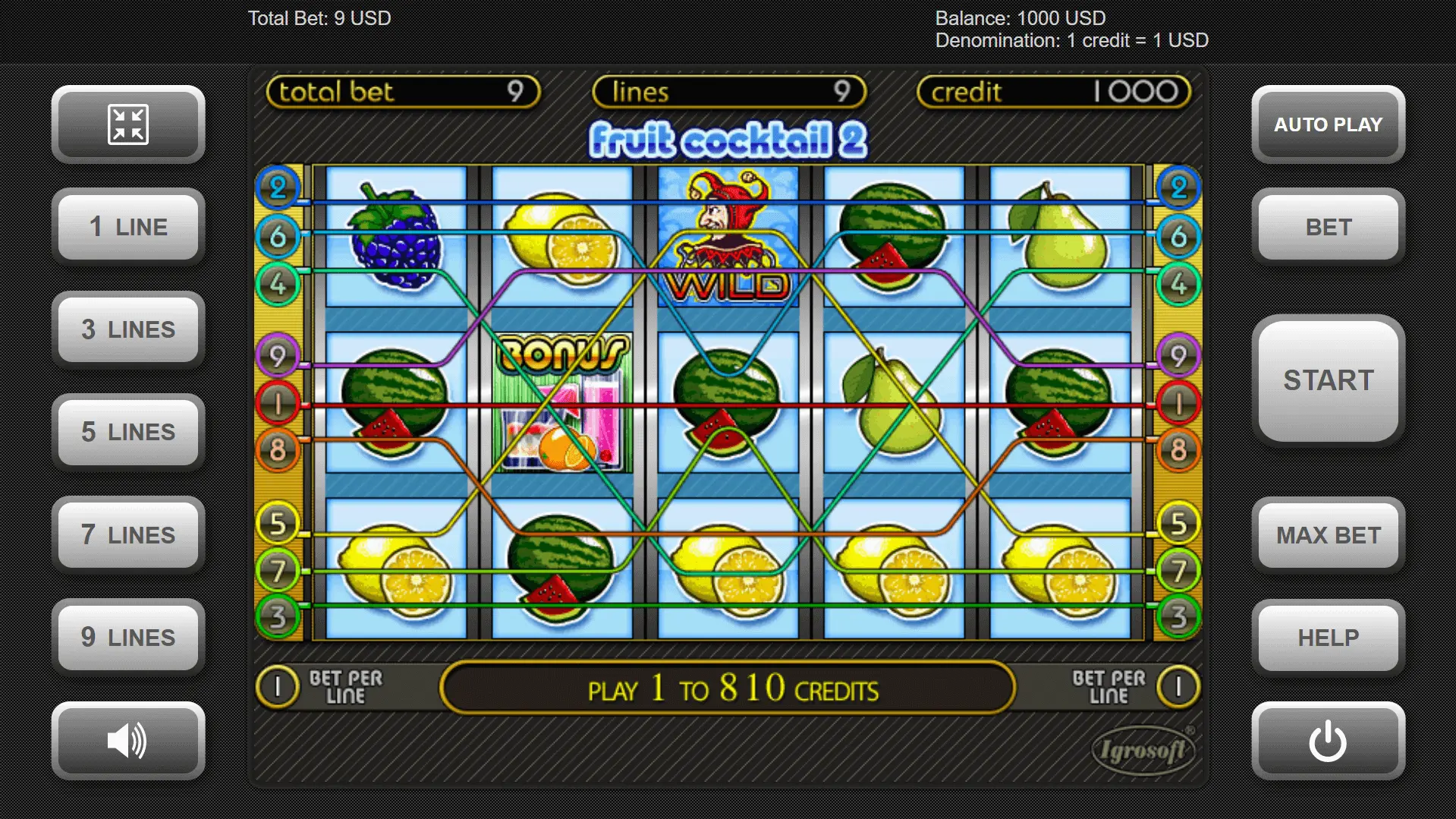Select the 1 LINE option
1456x819 pixels.
(128, 227)
